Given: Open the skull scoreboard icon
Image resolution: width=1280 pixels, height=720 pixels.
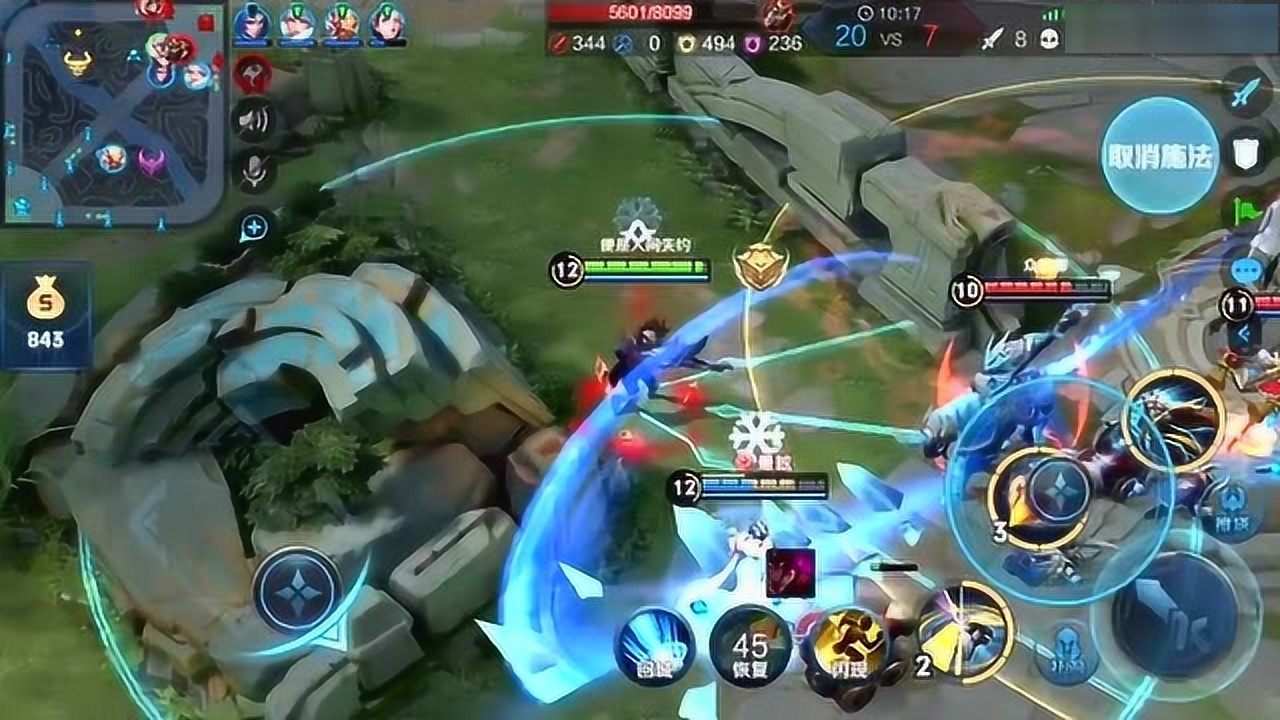Looking at the screenshot, I should coord(1047,38).
